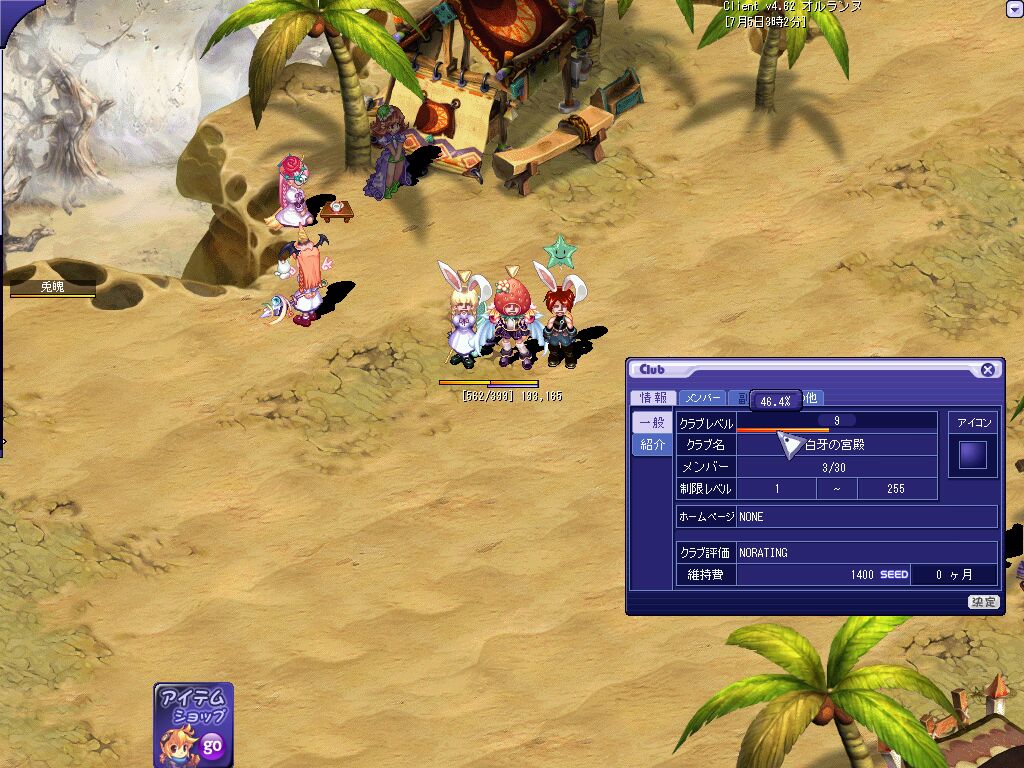Close the Club window
Viewport: 1024px width, 768px height.
(987, 370)
